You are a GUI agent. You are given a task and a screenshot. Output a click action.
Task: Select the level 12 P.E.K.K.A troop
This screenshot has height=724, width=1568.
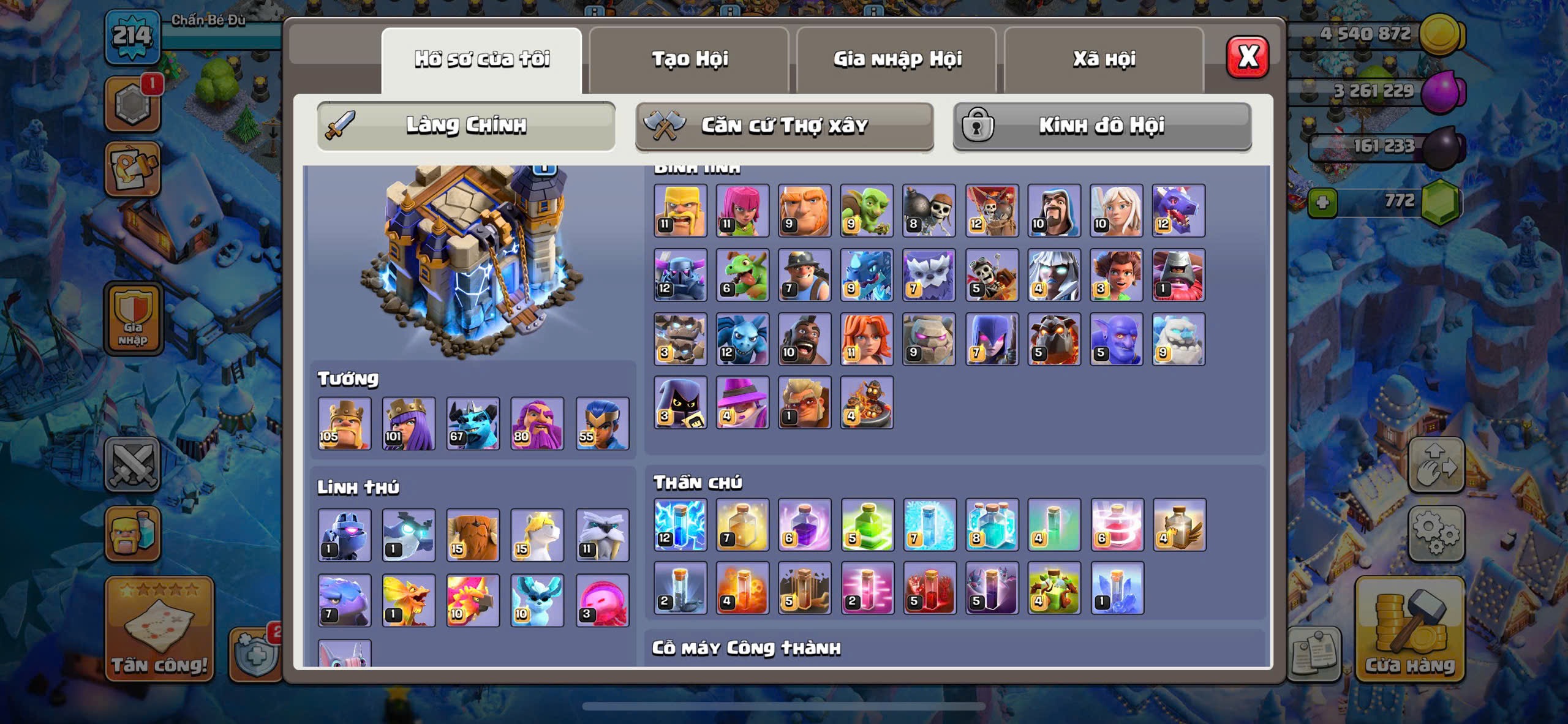click(x=680, y=274)
